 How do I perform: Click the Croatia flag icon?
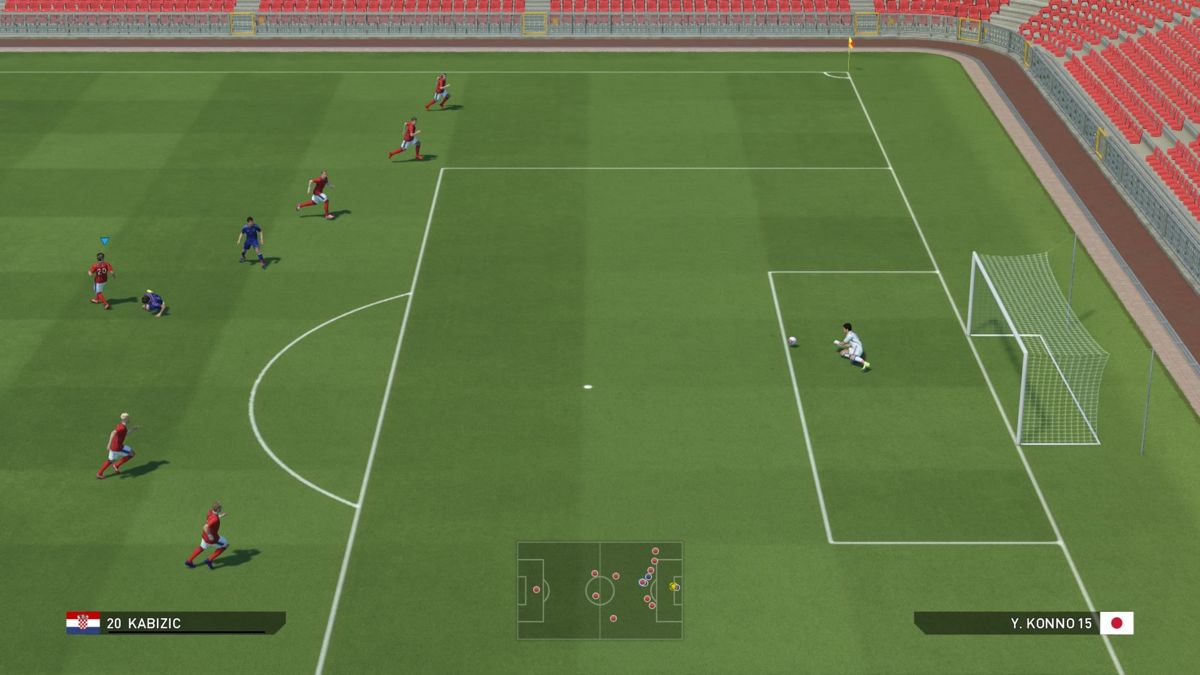pyautogui.click(x=83, y=623)
